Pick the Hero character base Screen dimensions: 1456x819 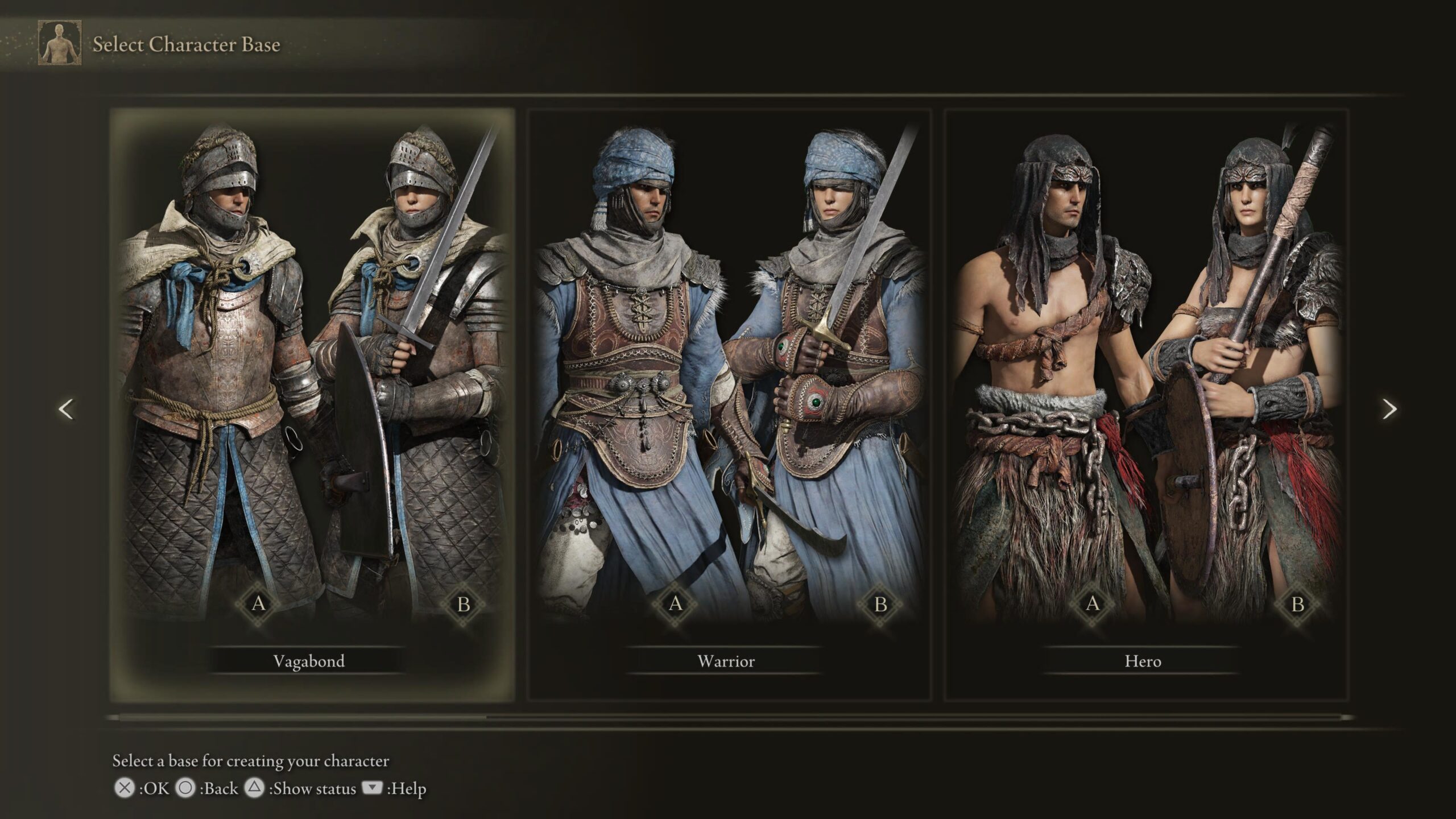tap(1143, 661)
